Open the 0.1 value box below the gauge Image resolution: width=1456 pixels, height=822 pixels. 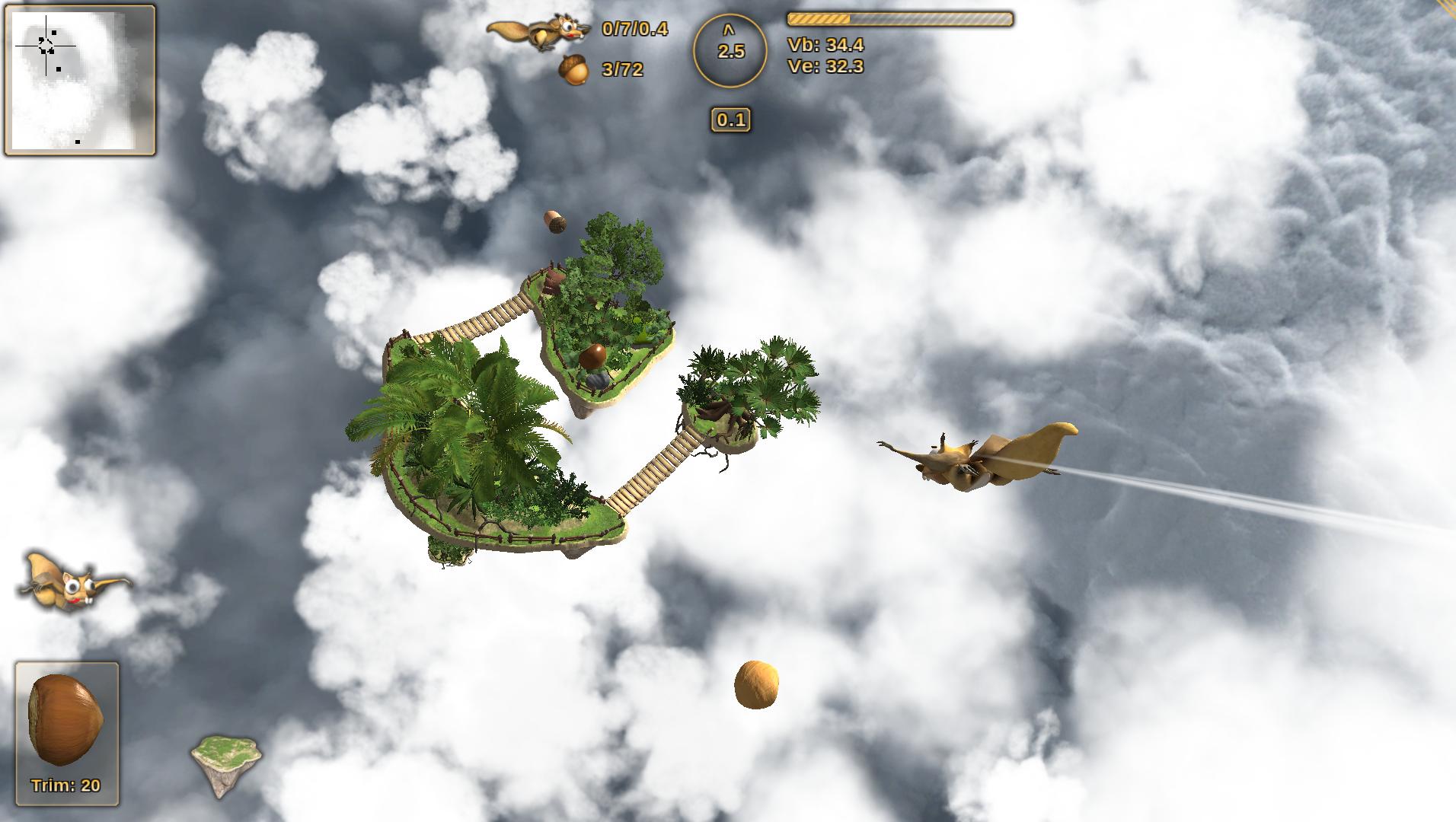pos(731,119)
